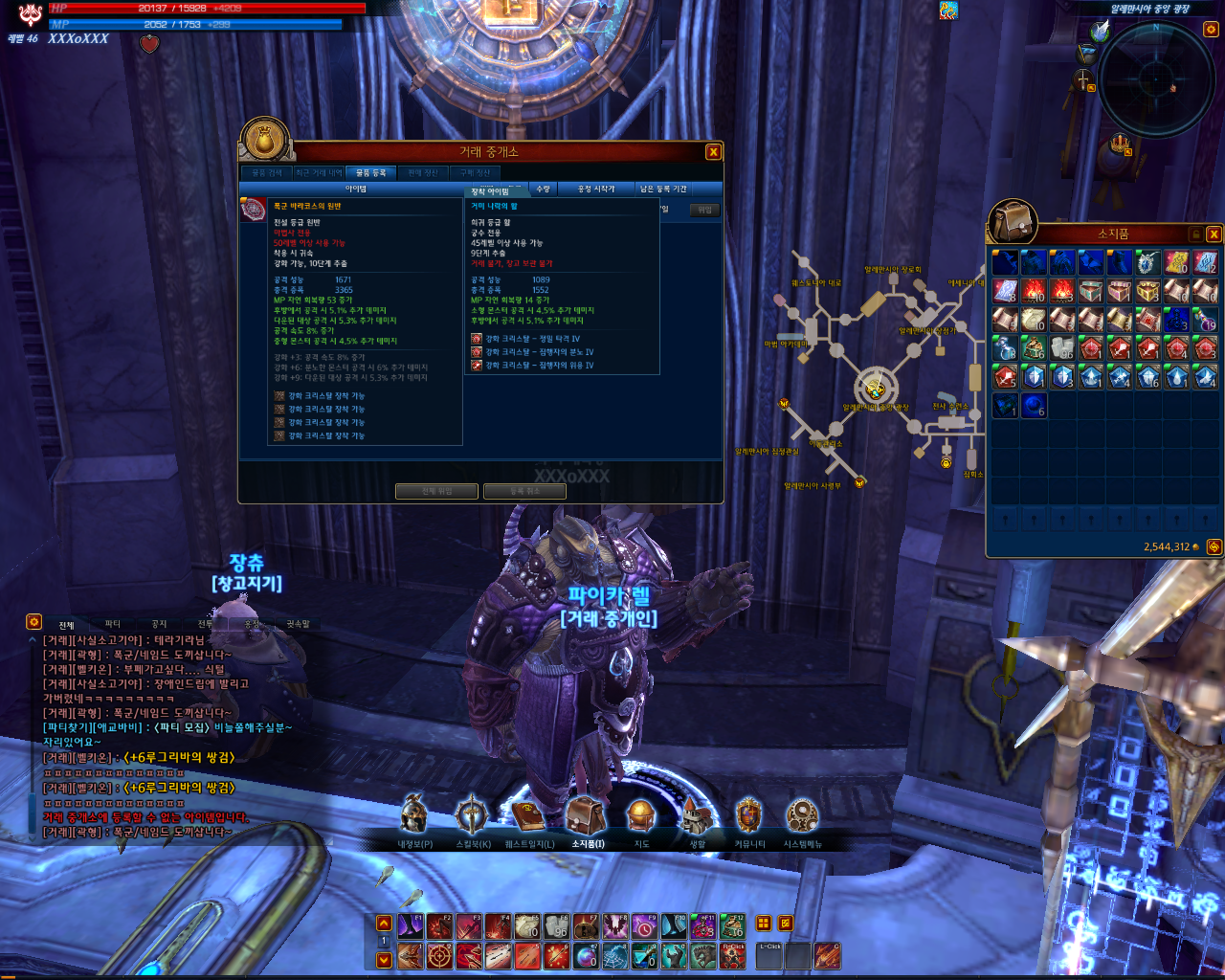Close the 소지품 inventory window
The width and height of the screenshot is (1225, 980).
pos(1214,234)
